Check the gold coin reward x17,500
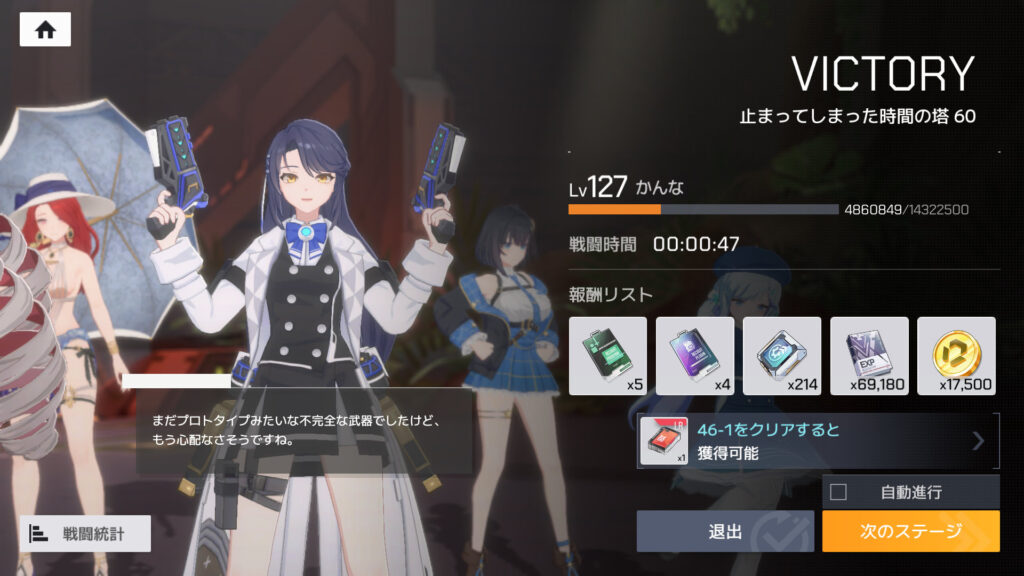 tap(956, 356)
